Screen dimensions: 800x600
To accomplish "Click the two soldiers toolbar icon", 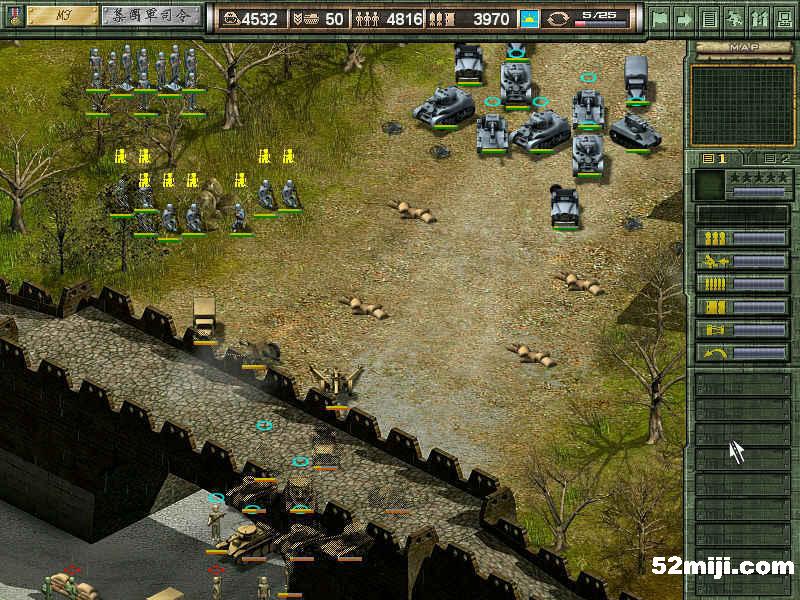I will pyautogui.click(x=759, y=18).
